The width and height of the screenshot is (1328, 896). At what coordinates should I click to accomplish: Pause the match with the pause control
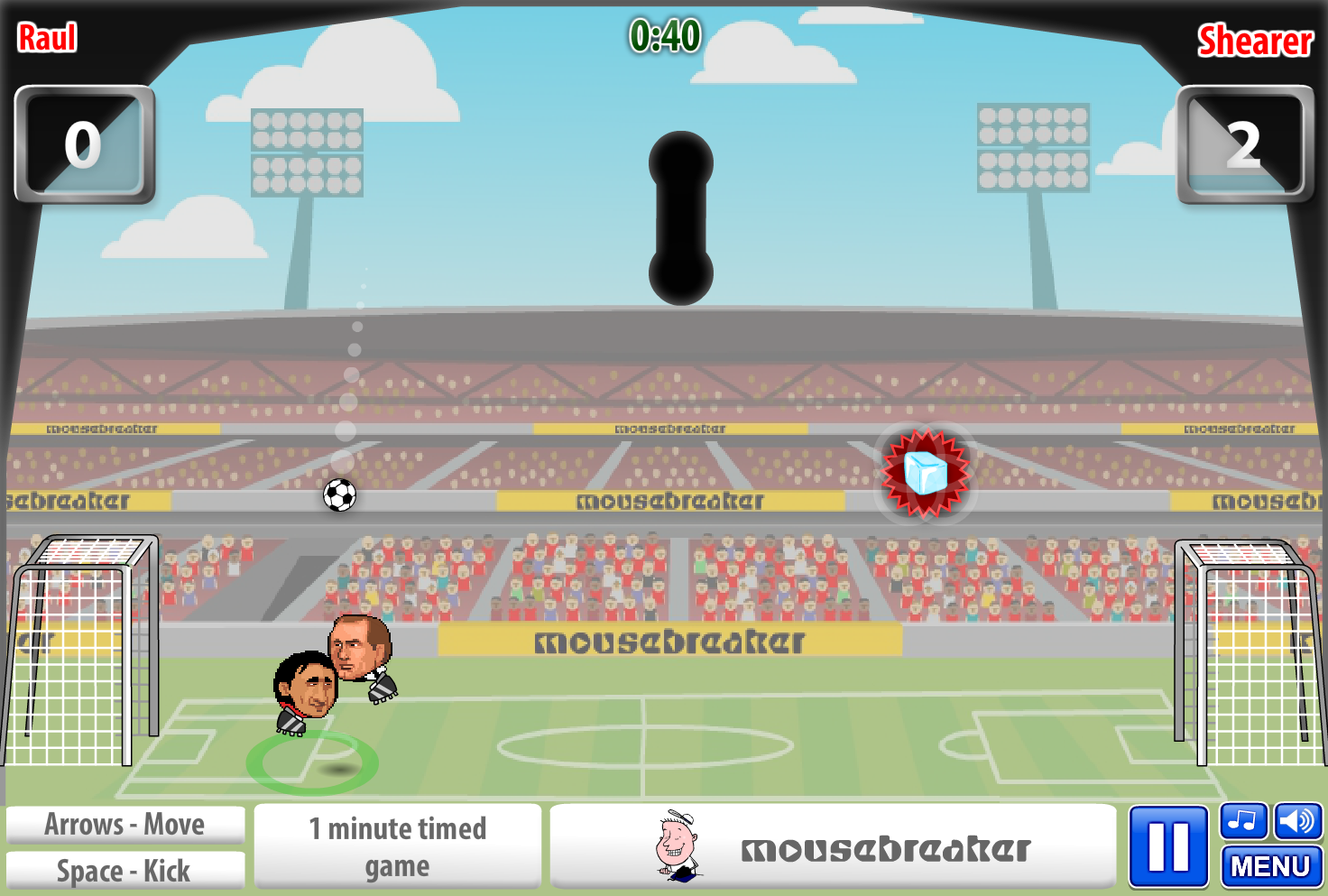tap(1167, 846)
